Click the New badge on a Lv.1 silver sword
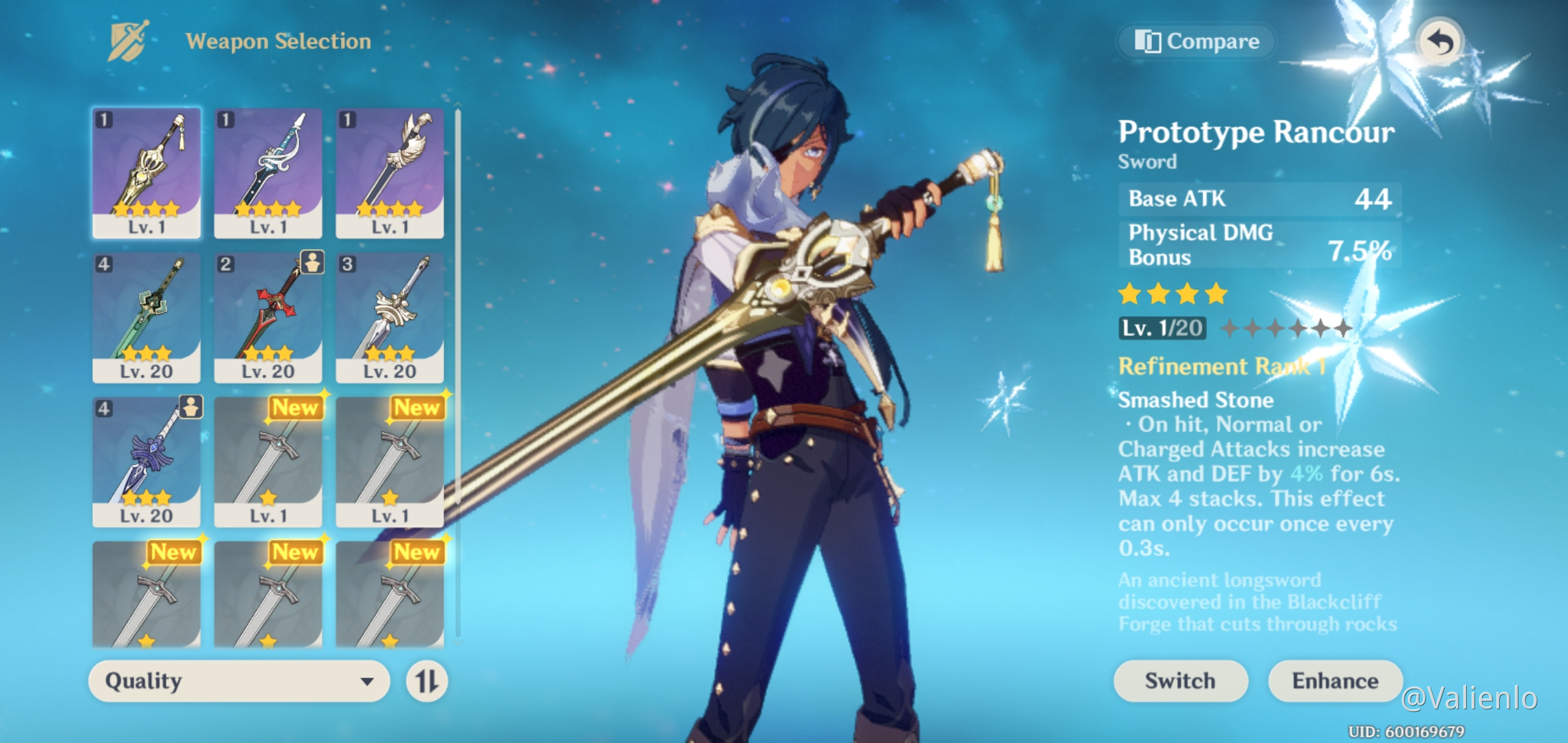The height and width of the screenshot is (743, 1568). [296, 409]
